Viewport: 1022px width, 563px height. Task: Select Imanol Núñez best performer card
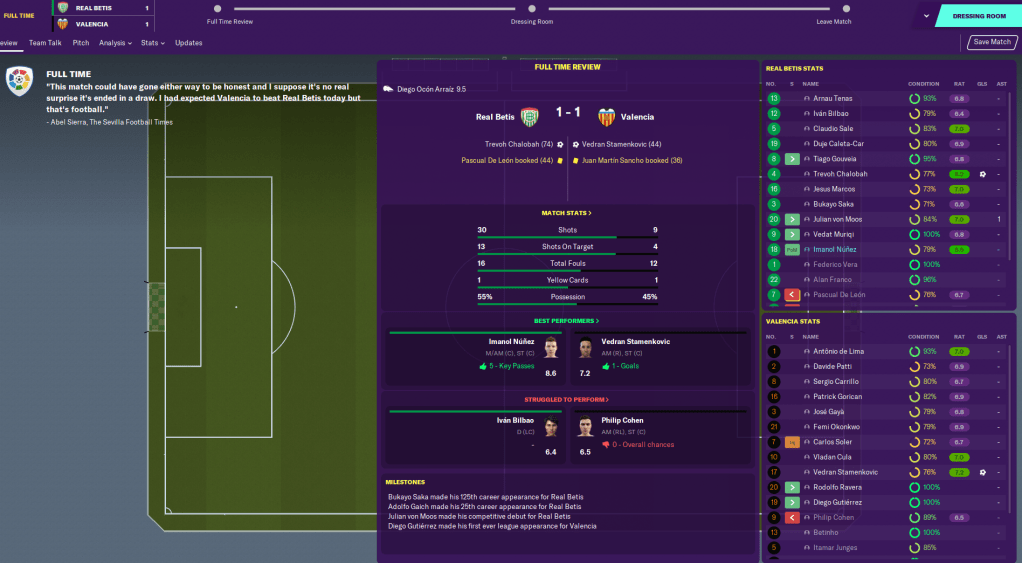pos(473,357)
